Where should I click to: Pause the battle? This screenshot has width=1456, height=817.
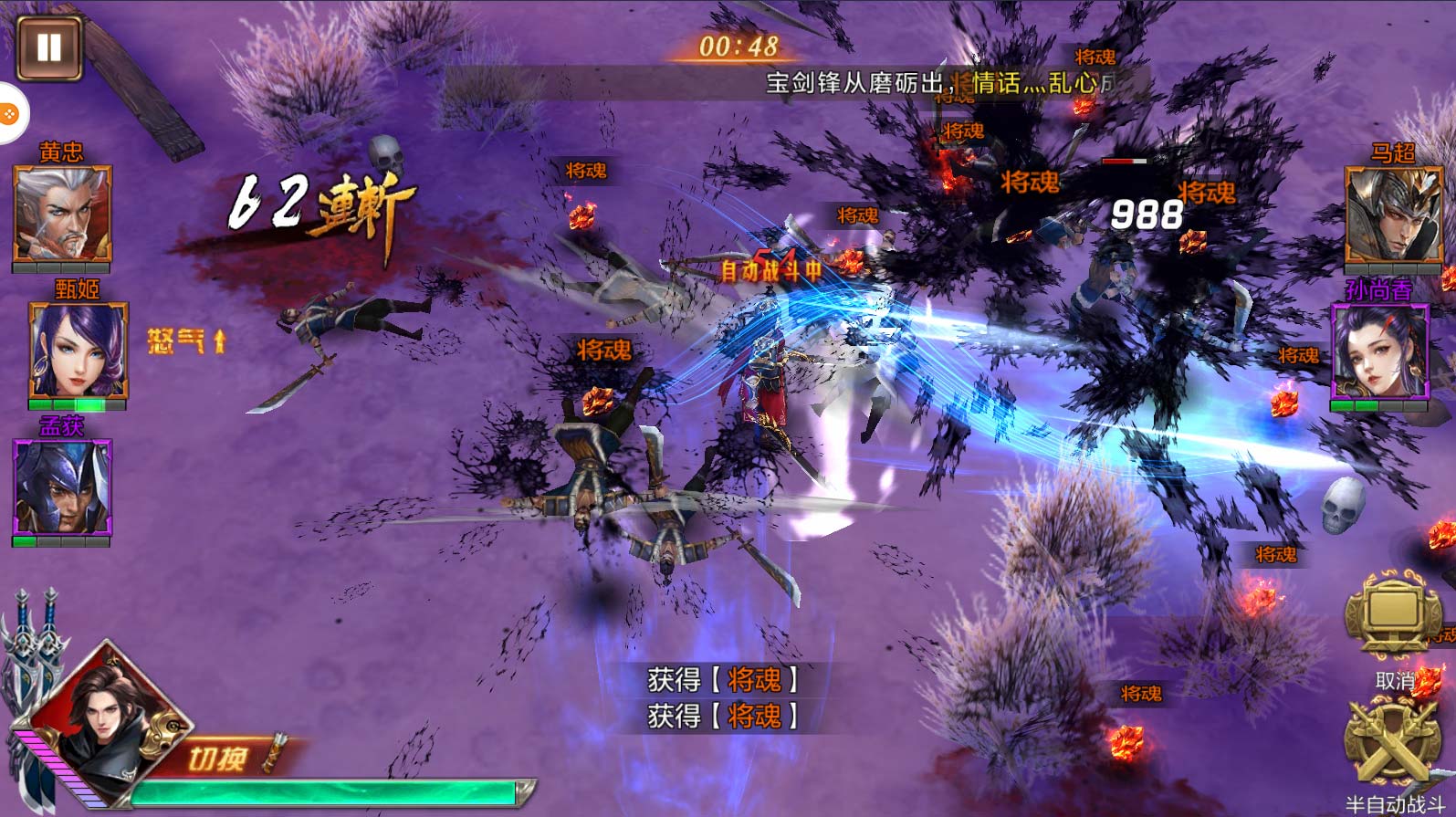(x=48, y=47)
